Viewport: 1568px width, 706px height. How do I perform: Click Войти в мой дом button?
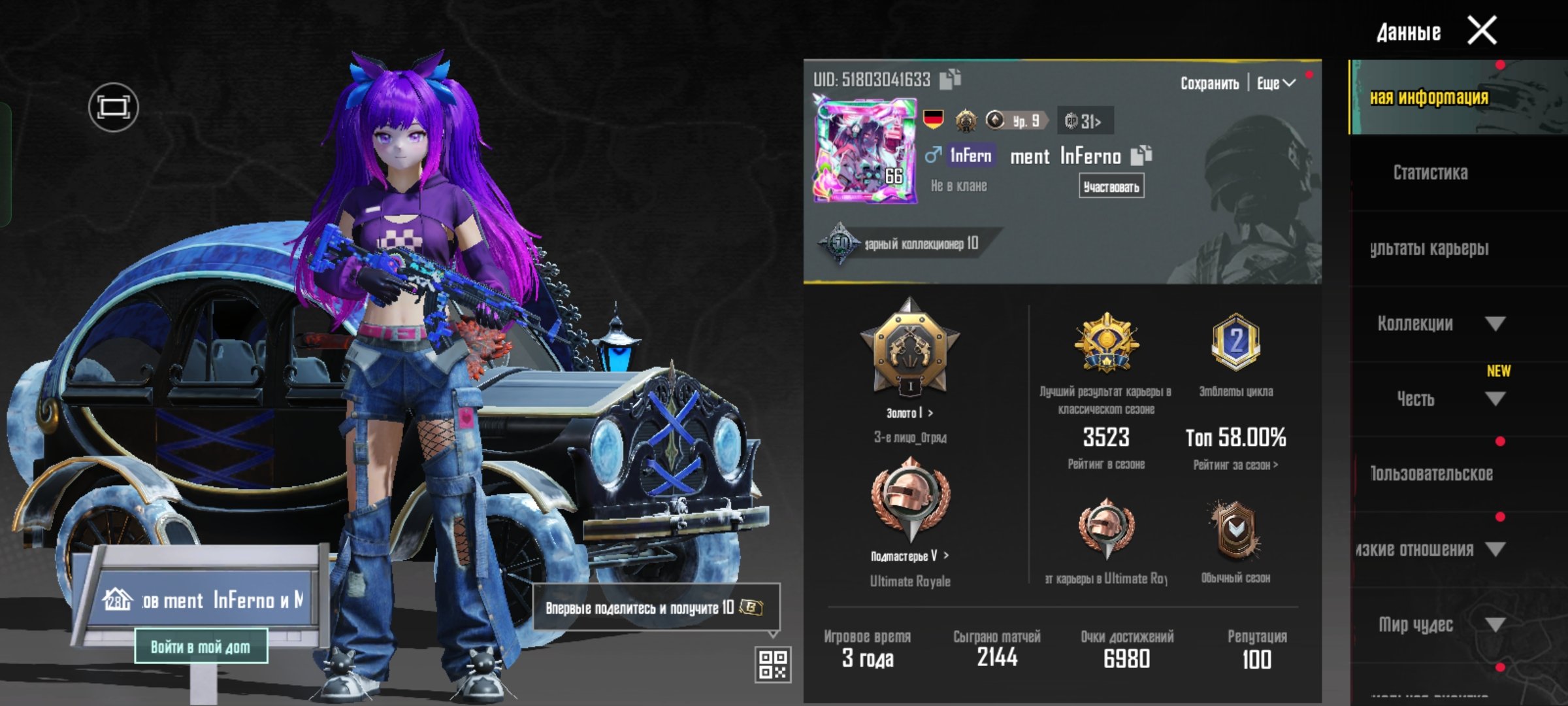coord(201,647)
